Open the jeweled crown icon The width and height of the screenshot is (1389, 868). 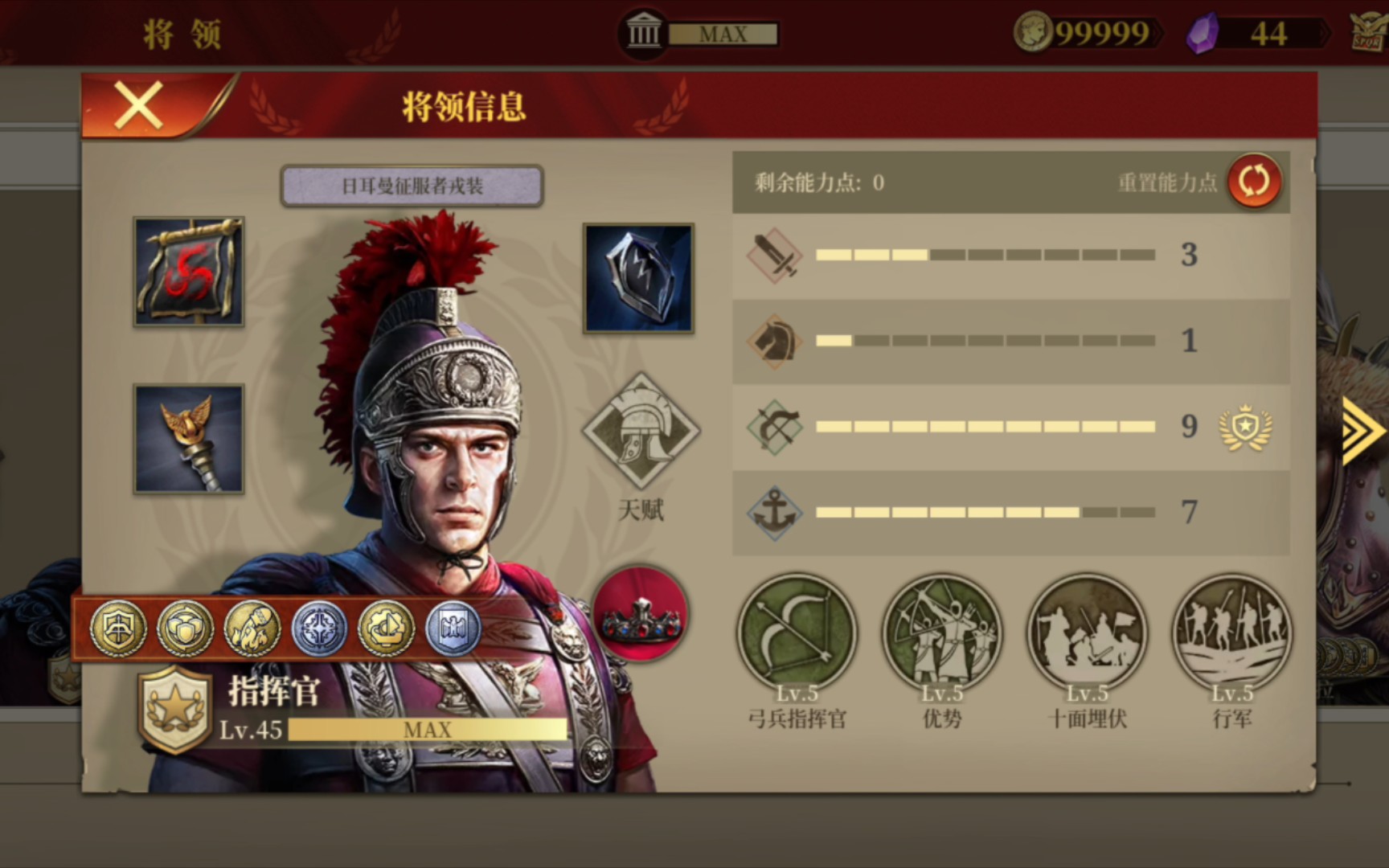pos(641,615)
